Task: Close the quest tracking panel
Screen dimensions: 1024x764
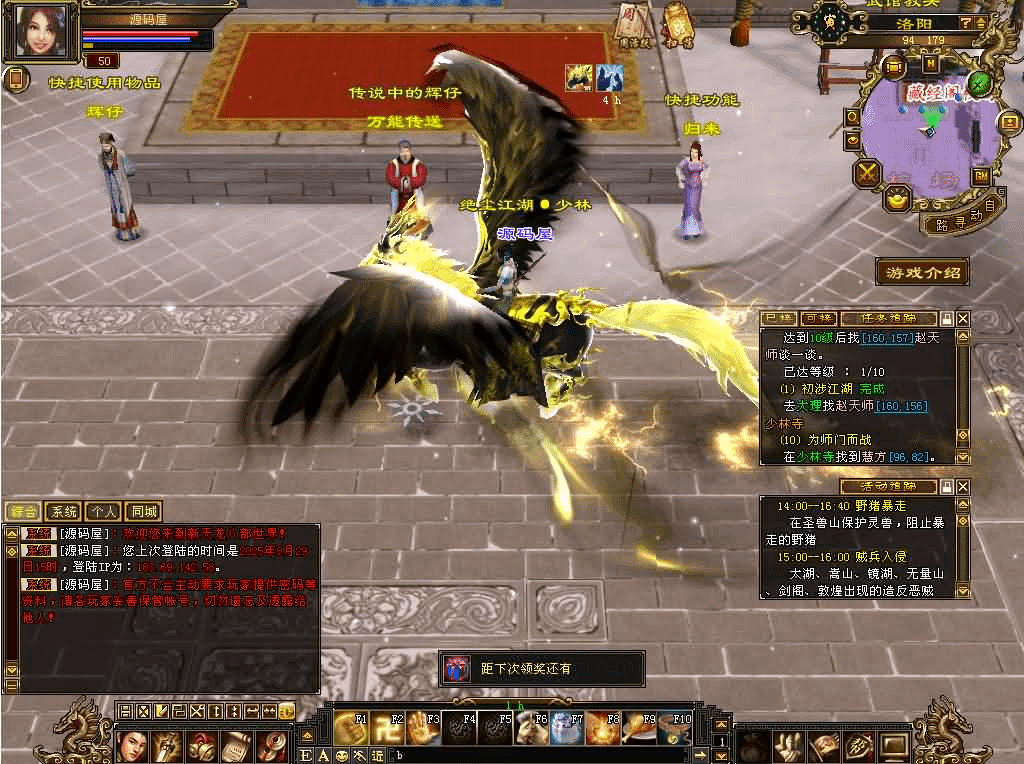Action: (963, 318)
